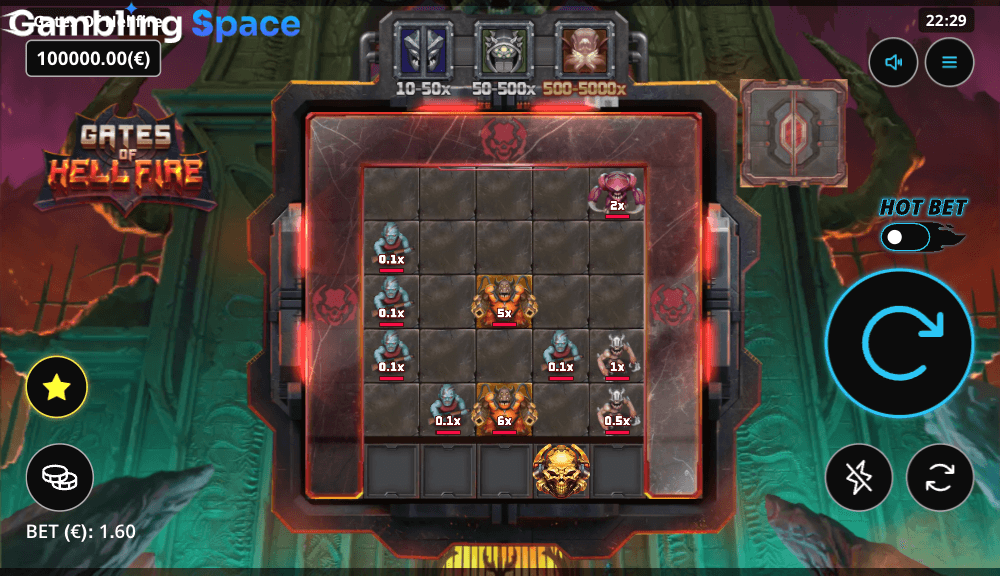Spin the reels with the circular arrow button
1000x576 pixels.
pos(899,343)
